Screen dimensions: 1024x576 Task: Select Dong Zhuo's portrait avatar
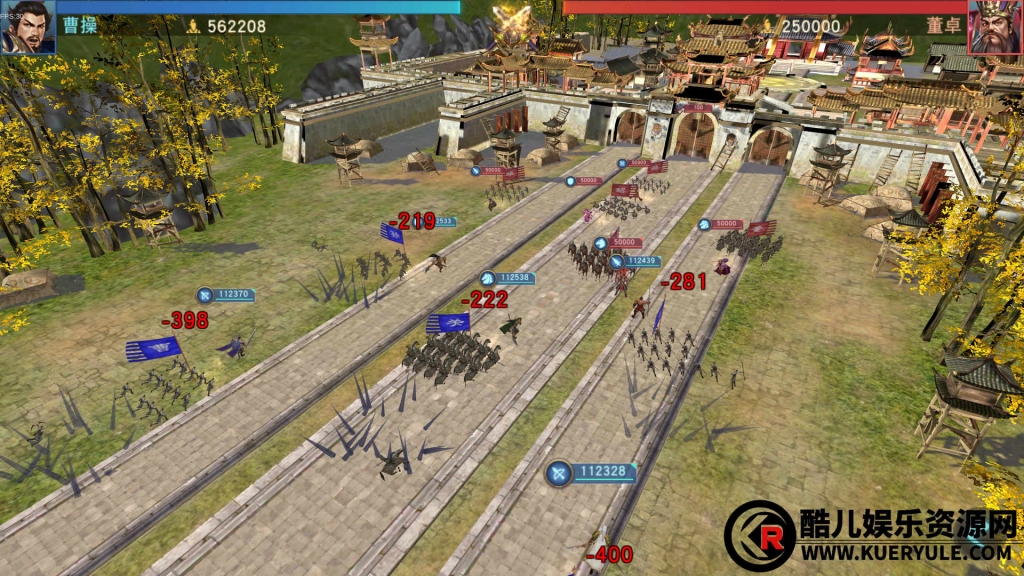[x=995, y=27]
